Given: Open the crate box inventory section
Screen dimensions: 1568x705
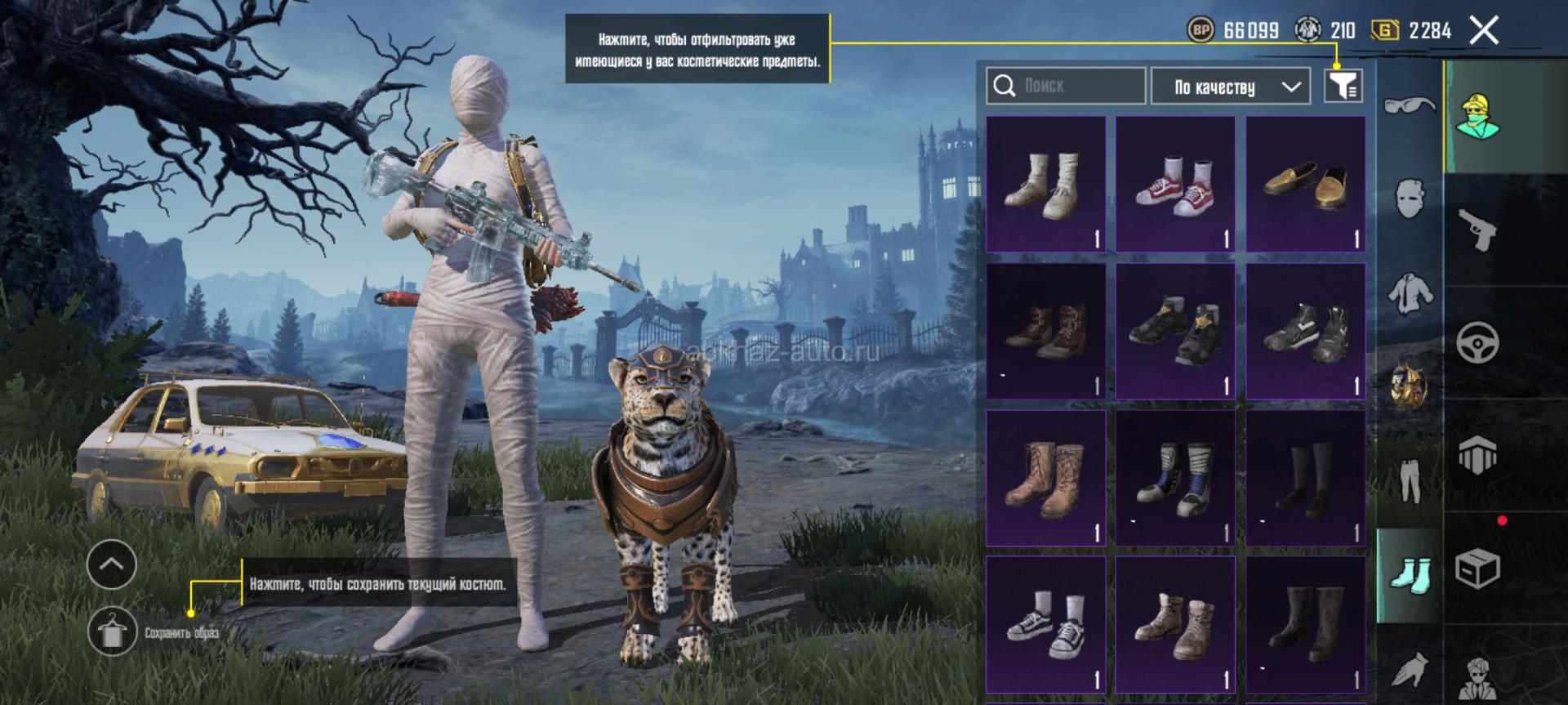Looking at the screenshot, I should (1477, 568).
